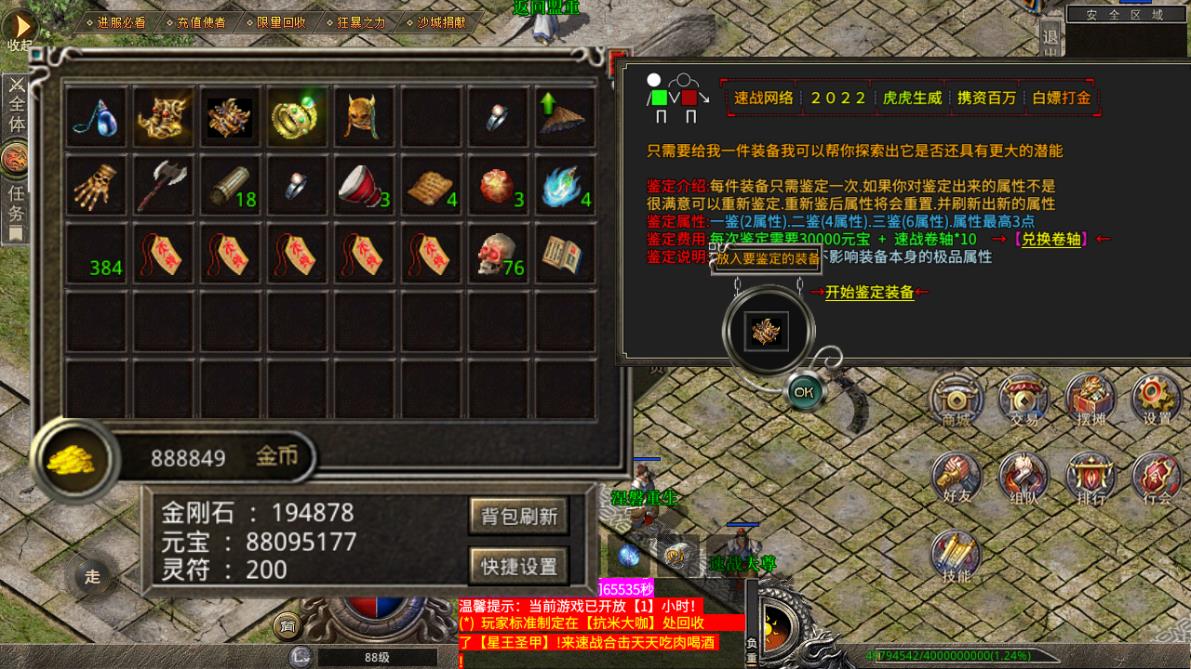The height and width of the screenshot is (669, 1191).
Task: Open the 摆摊 stall icon
Action: pos(1090,400)
